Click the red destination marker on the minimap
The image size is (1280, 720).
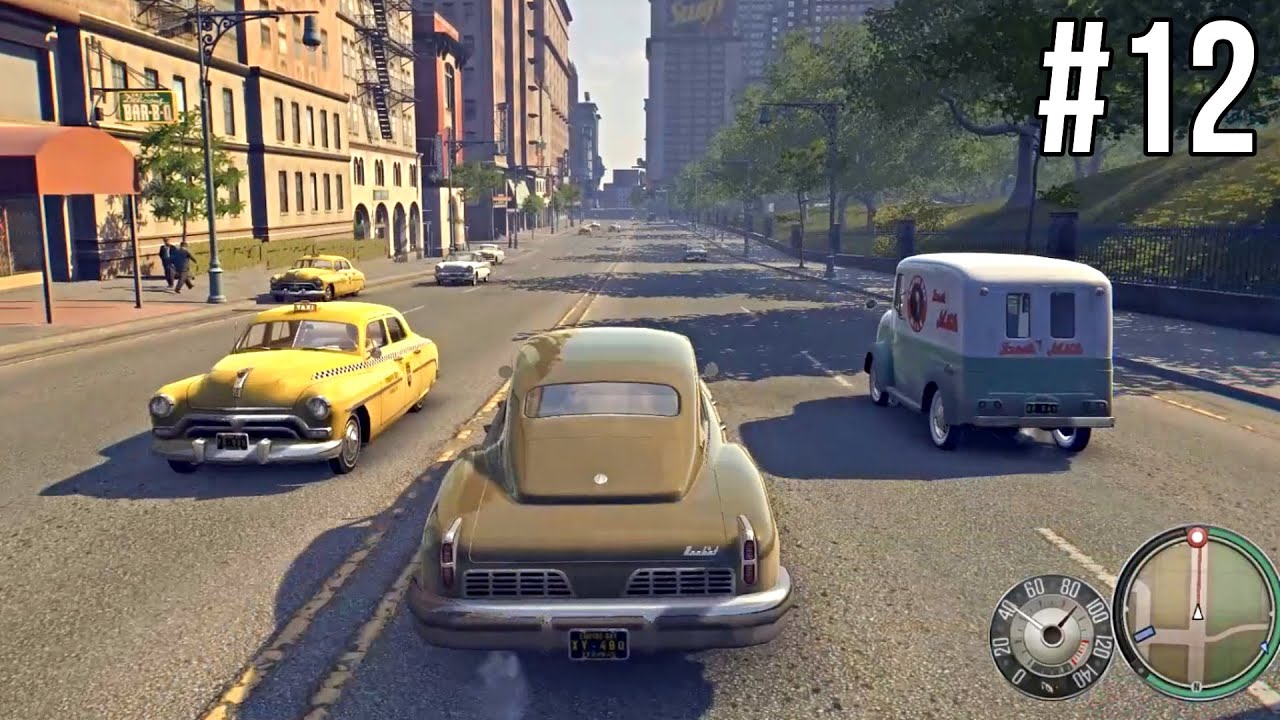coord(1197,538)
